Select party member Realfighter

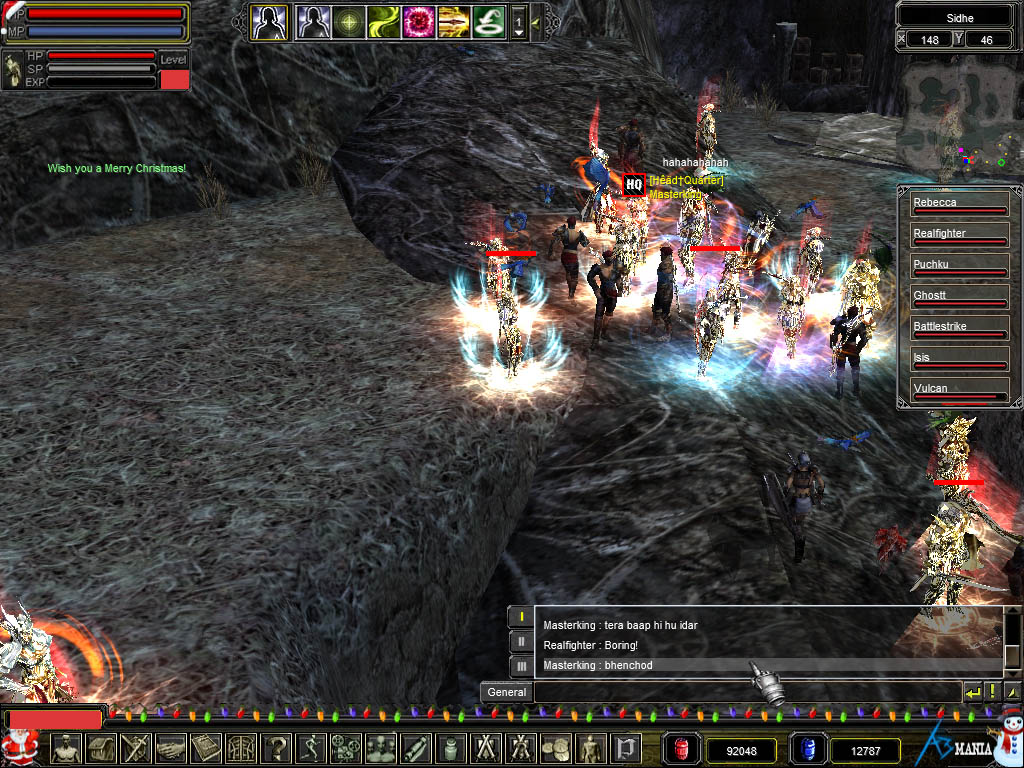[958, 234]
